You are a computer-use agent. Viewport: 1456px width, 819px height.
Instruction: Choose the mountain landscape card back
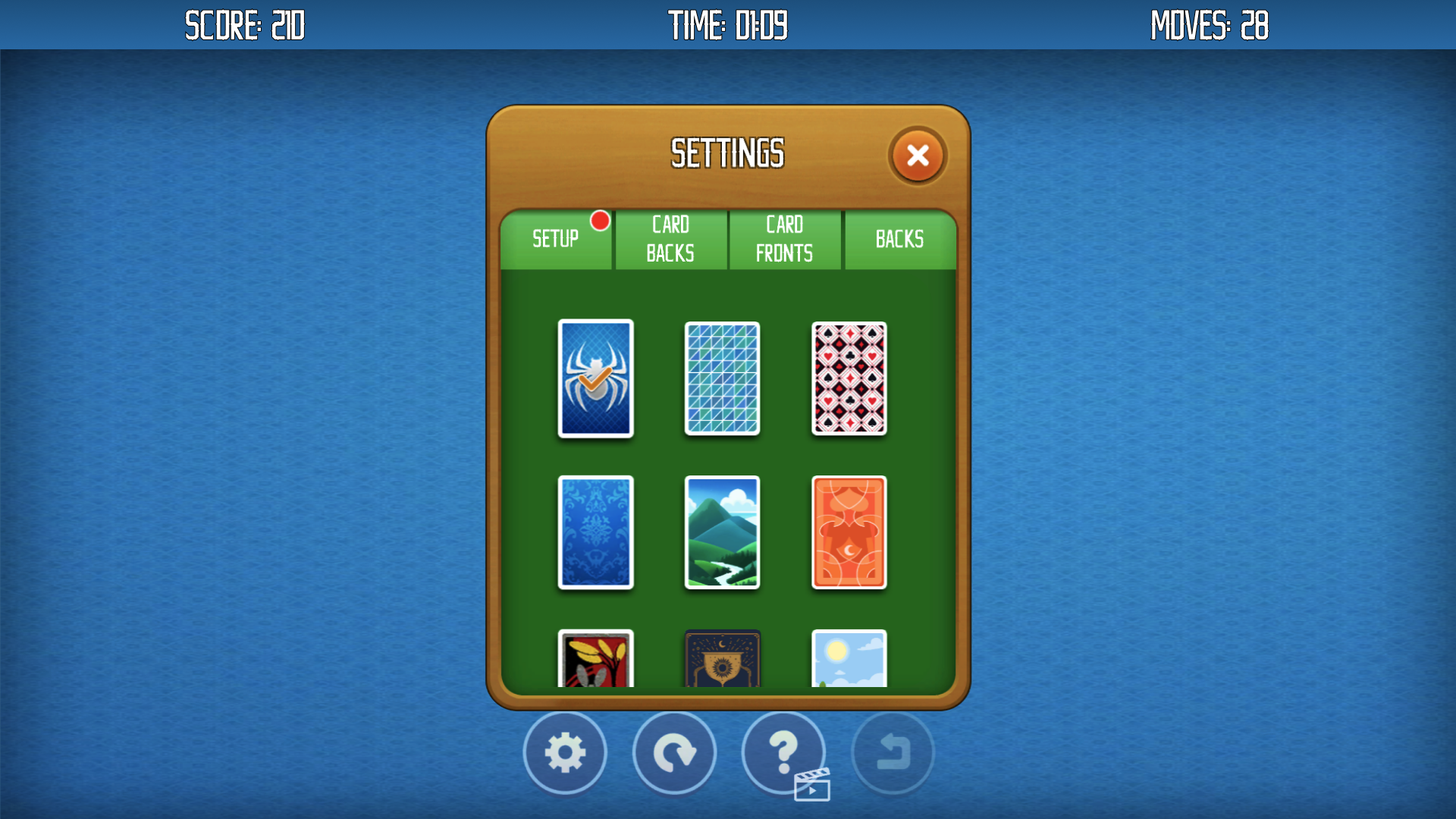coord(722,533)
